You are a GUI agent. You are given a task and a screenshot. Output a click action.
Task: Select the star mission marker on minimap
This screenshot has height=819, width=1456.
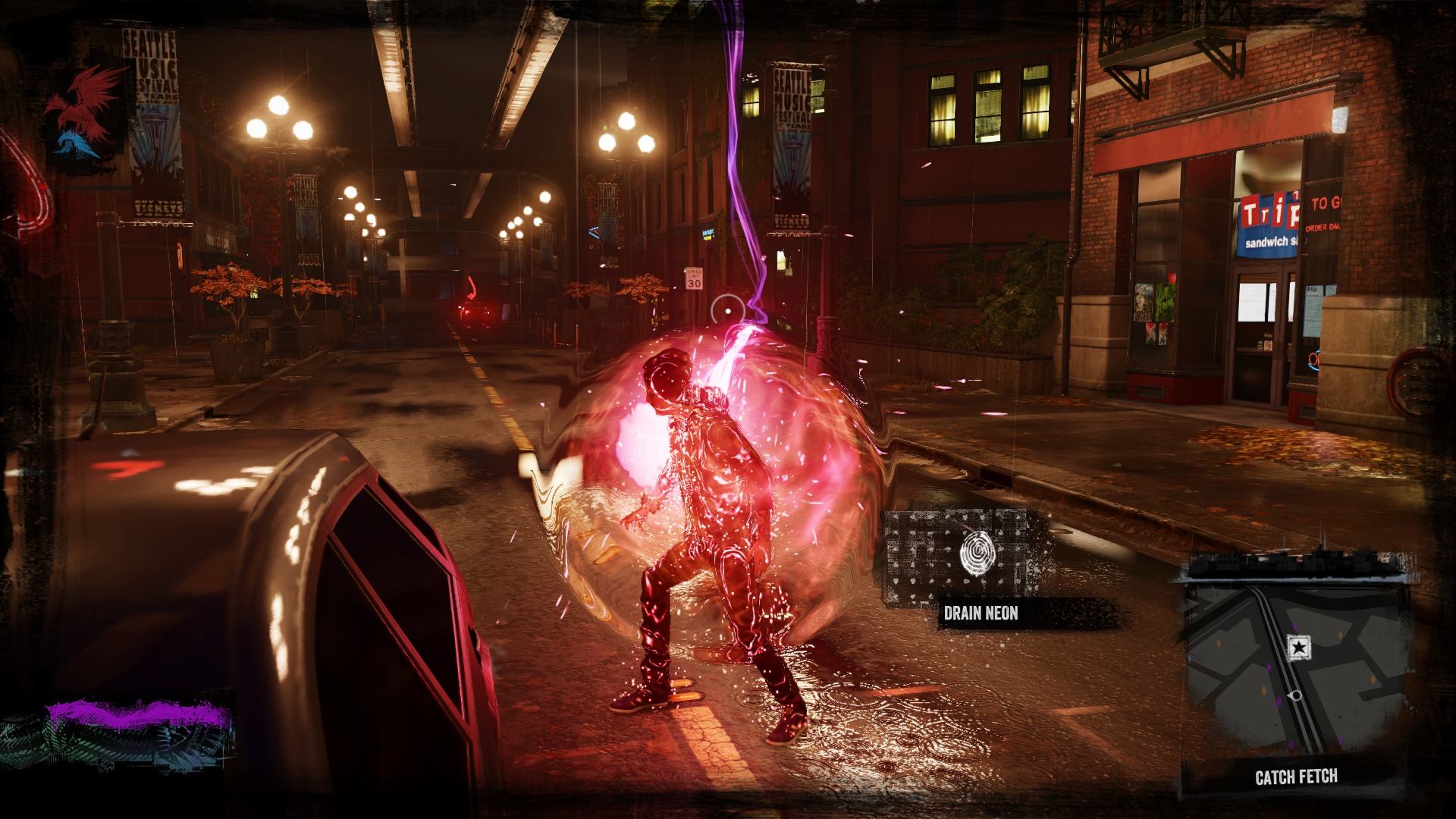click(x=1298, y=646)
